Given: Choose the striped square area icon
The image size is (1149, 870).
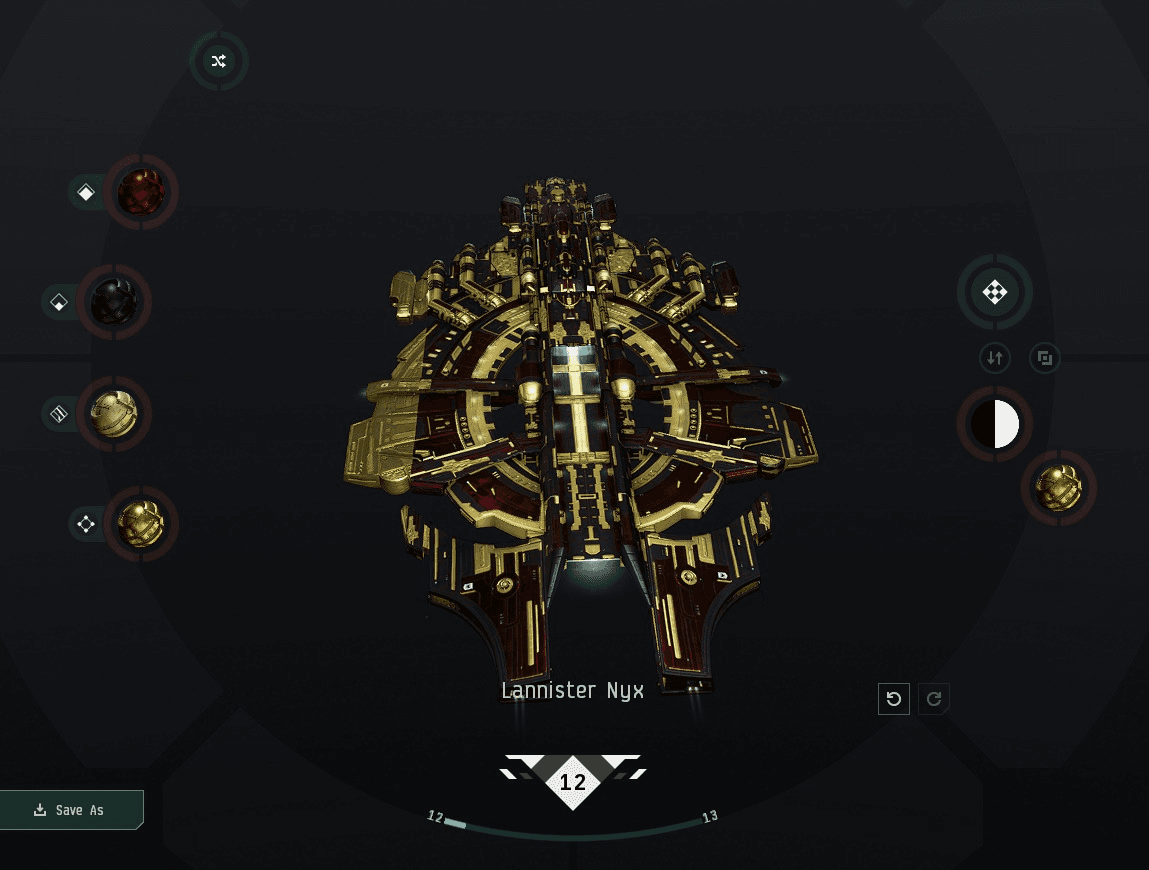Looking at the screenshot, I should (59, 413).
